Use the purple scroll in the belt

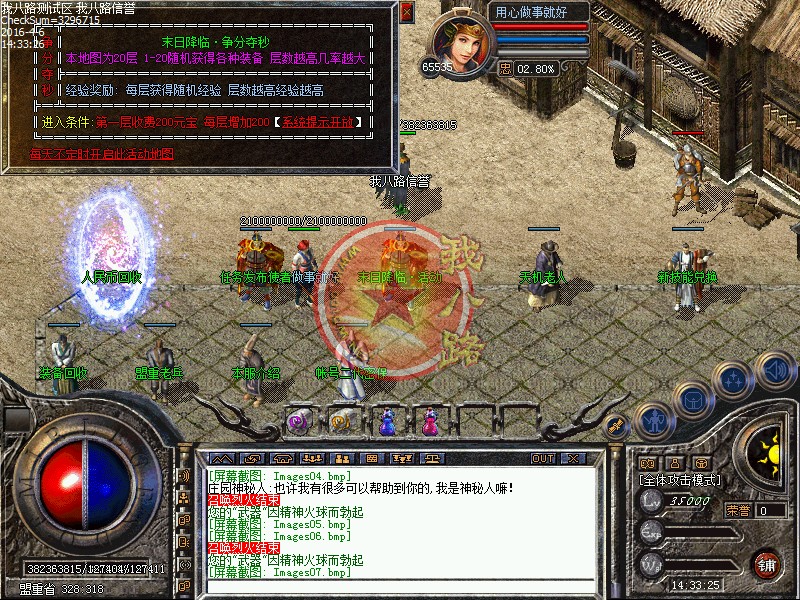pos(298,423)
